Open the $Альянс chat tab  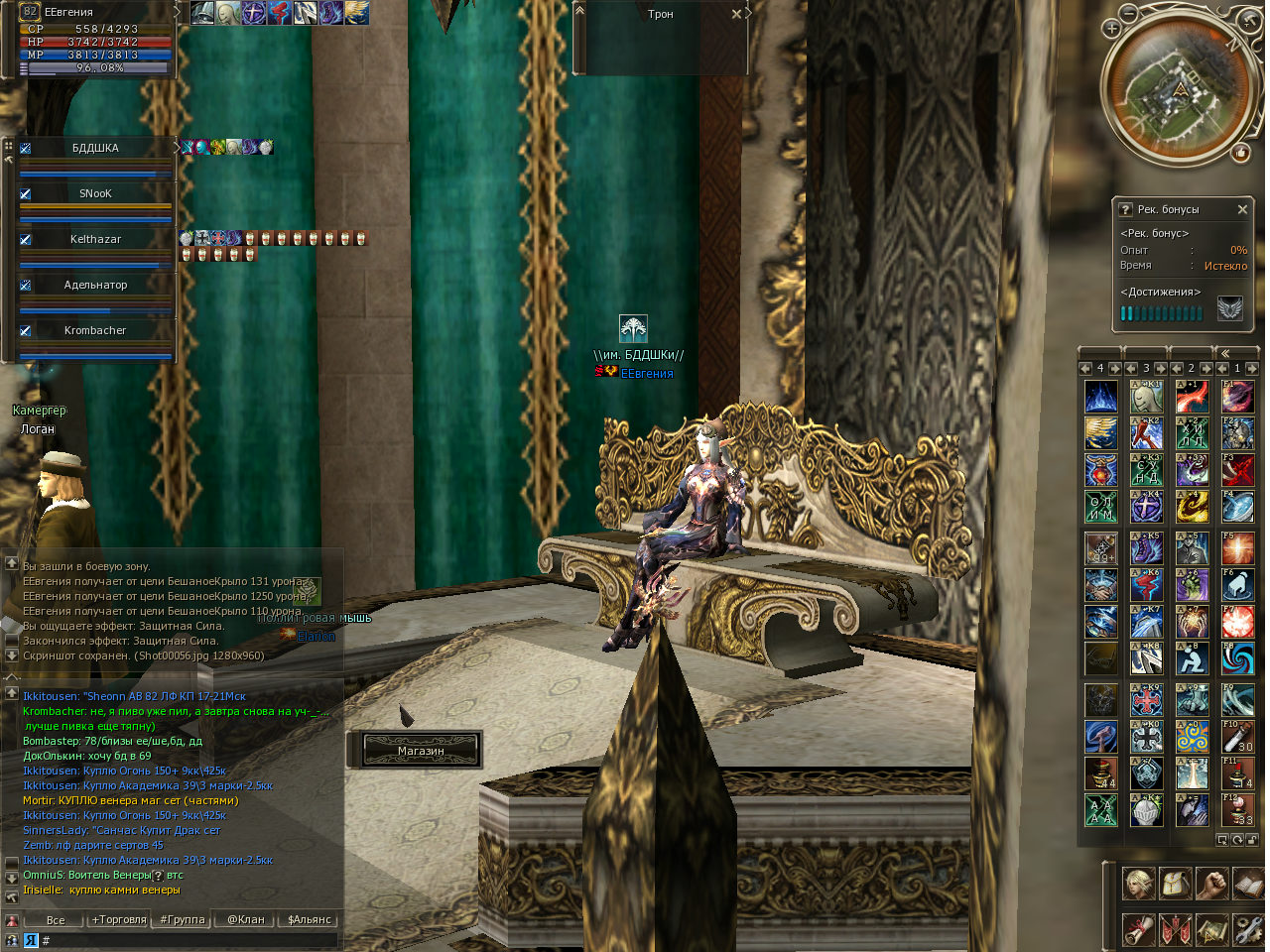coord(310,920)
